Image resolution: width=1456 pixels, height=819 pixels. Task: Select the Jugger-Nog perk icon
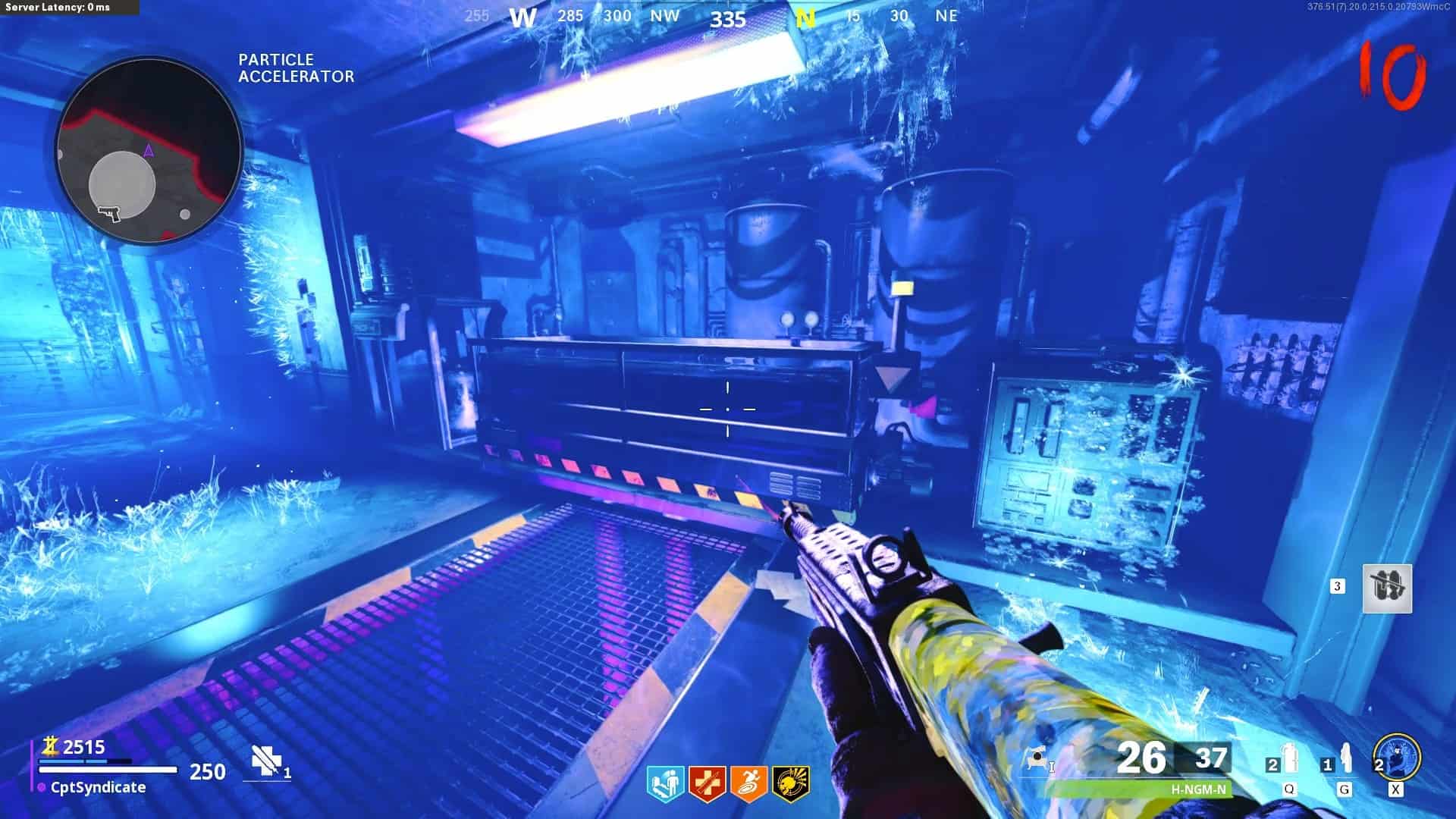(x=707, y=783)
